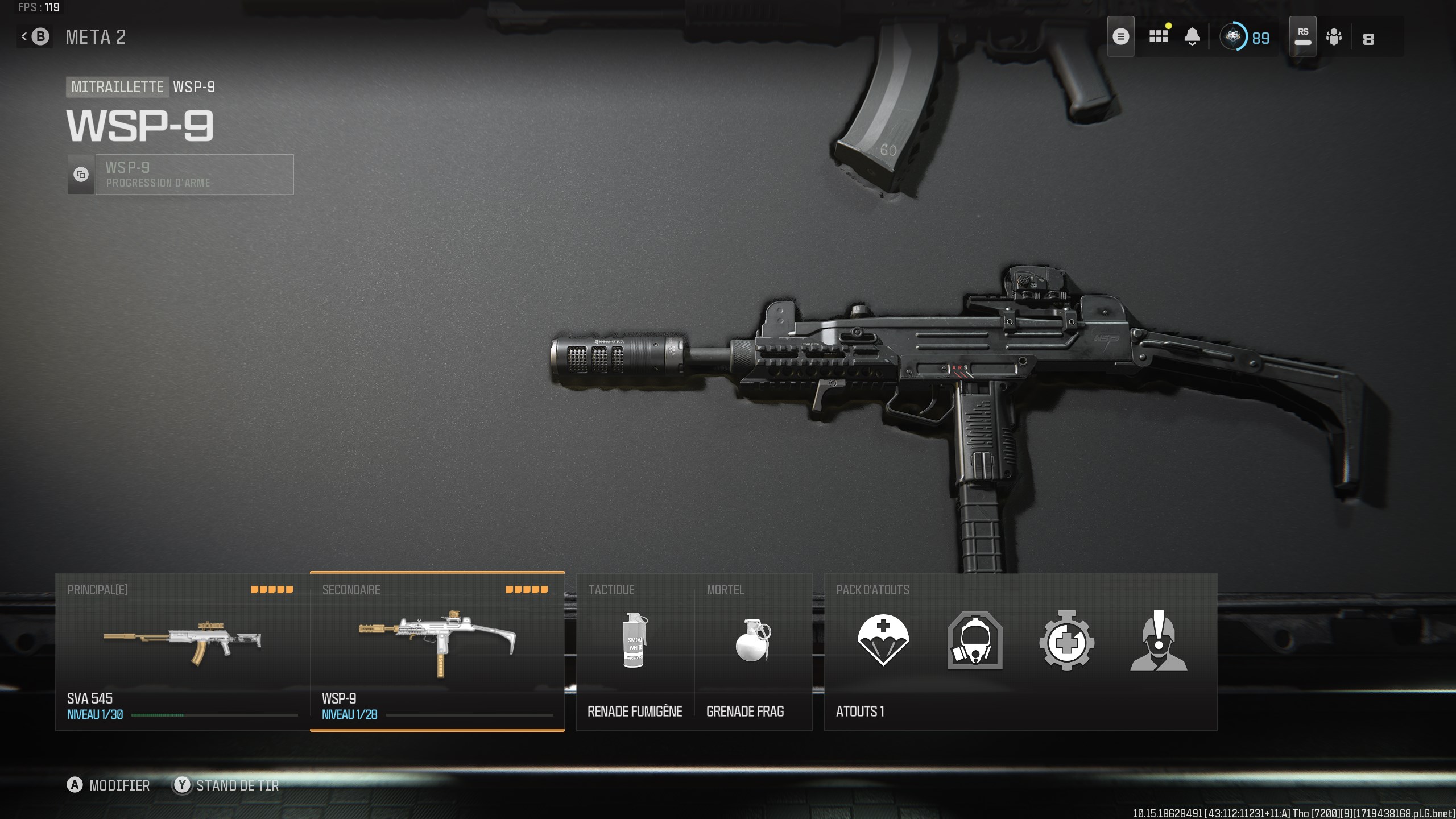Select the soldier perk icon in Pack d'Atouts
1456x819 pixels.
(x=1158, y=642)
